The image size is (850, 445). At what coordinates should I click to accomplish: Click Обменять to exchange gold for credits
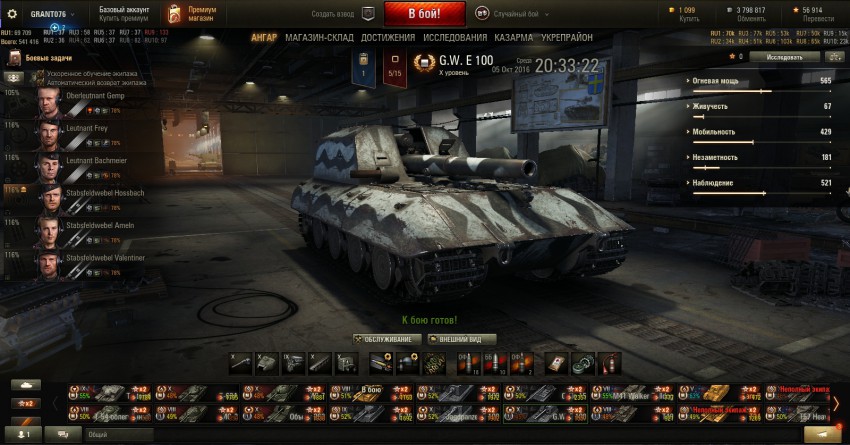pyautogui.click(x=751, y=18)
